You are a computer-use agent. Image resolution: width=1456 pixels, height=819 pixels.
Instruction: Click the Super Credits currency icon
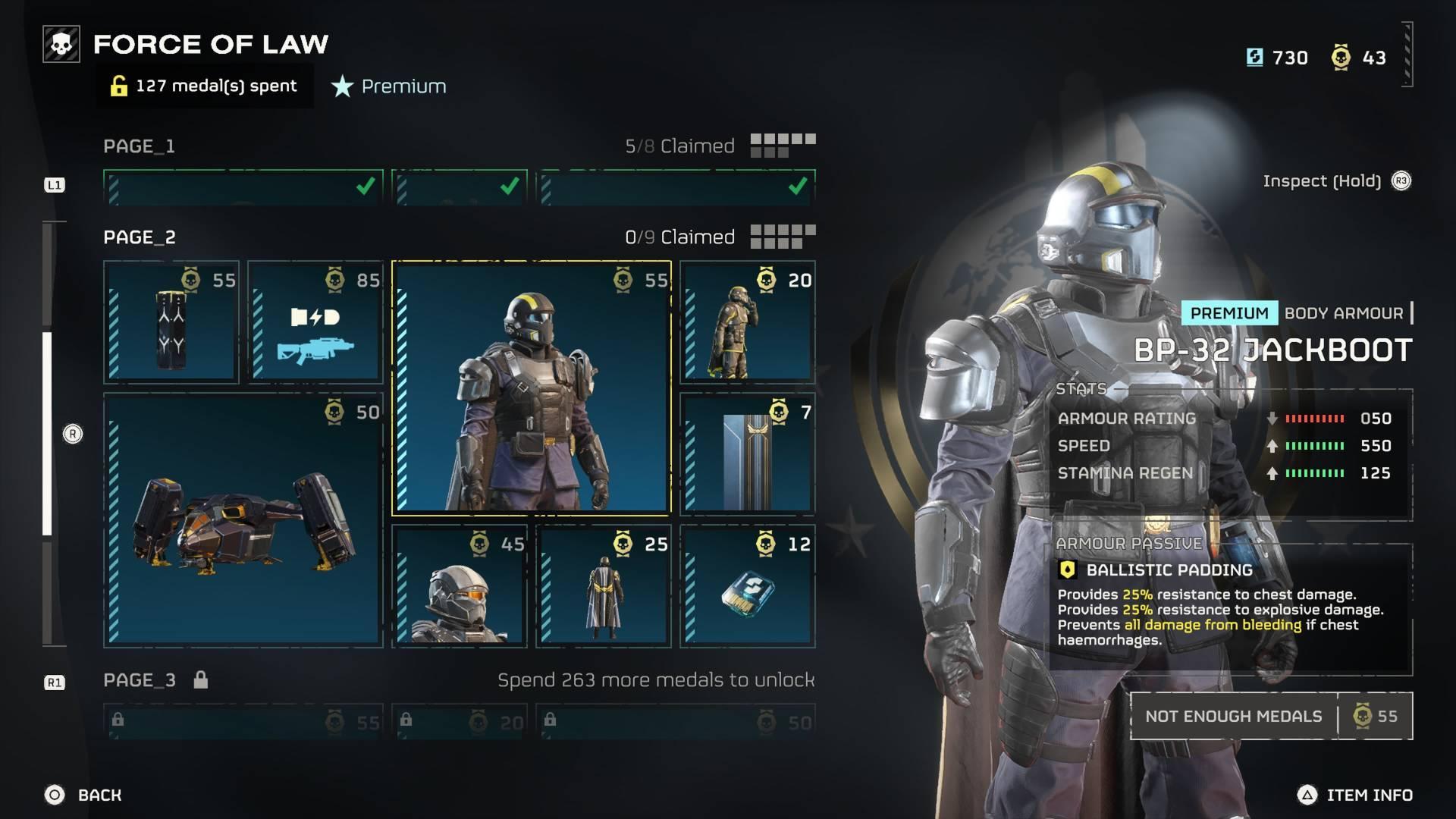(1254, 57)
